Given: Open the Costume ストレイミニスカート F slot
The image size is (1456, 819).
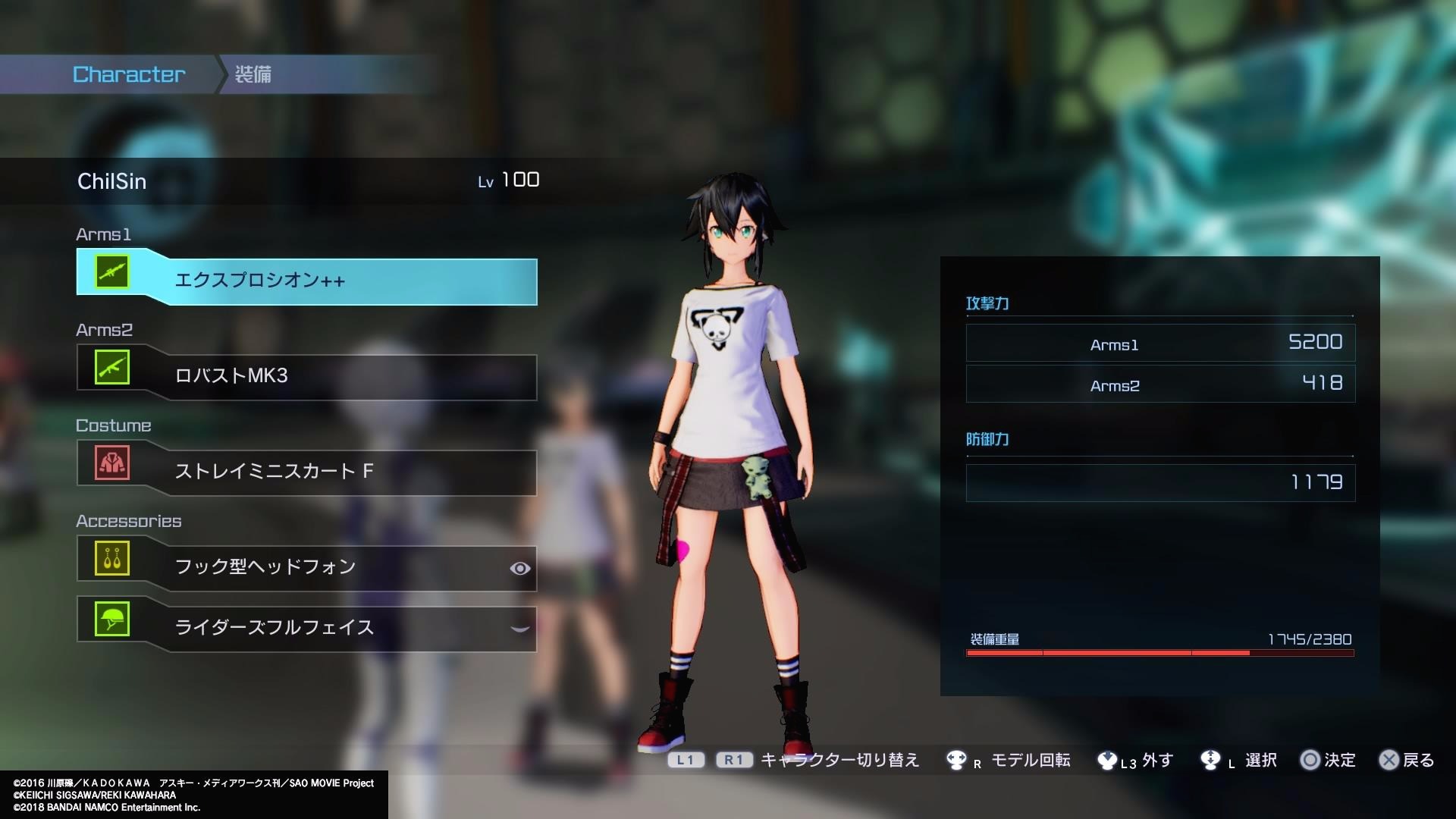Looking at the screenshot, I should (306, 472).
